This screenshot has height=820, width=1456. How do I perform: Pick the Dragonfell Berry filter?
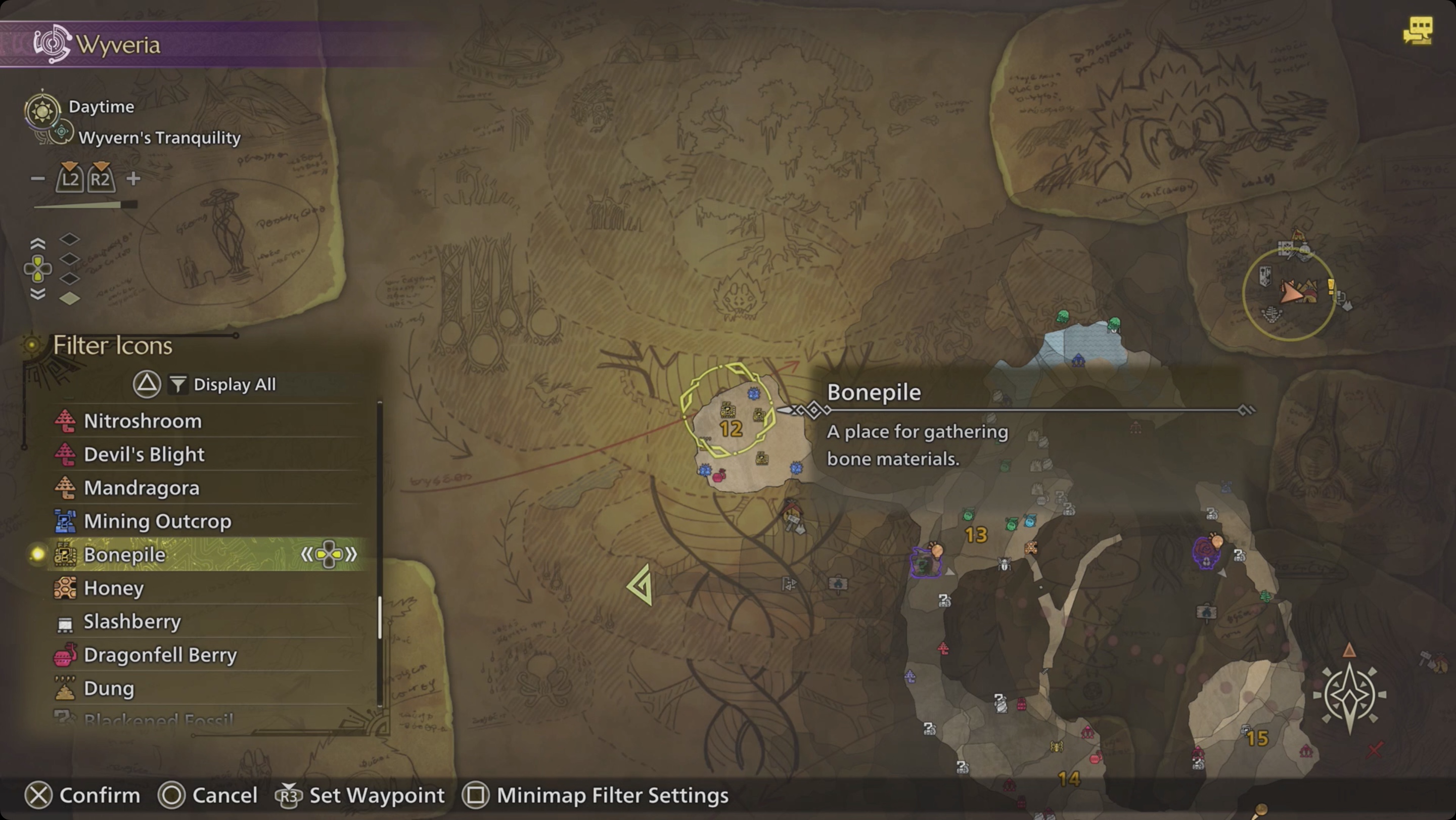[160, 654]
